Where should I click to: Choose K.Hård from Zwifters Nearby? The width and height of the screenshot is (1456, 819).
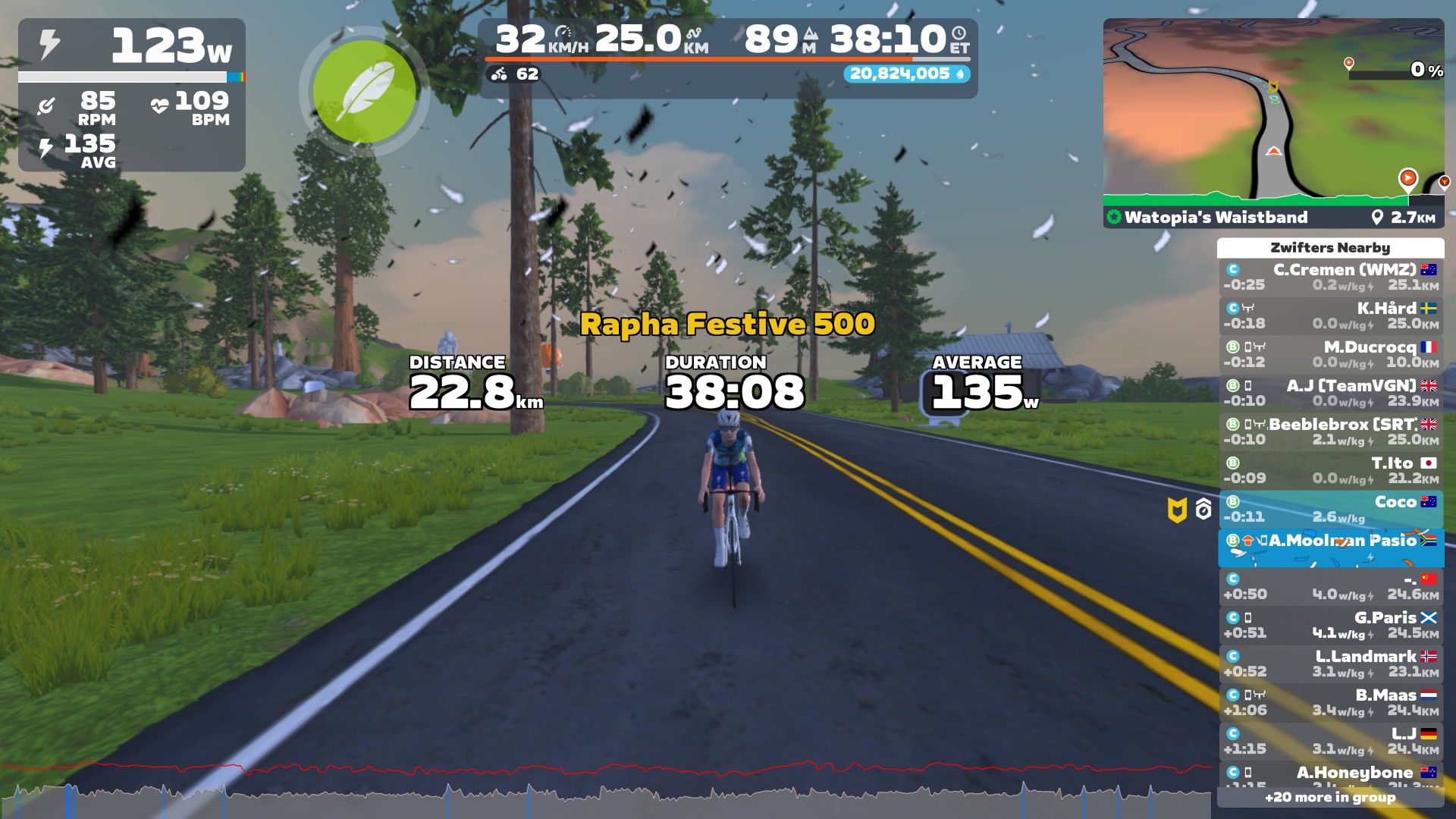coord(1330,316)
